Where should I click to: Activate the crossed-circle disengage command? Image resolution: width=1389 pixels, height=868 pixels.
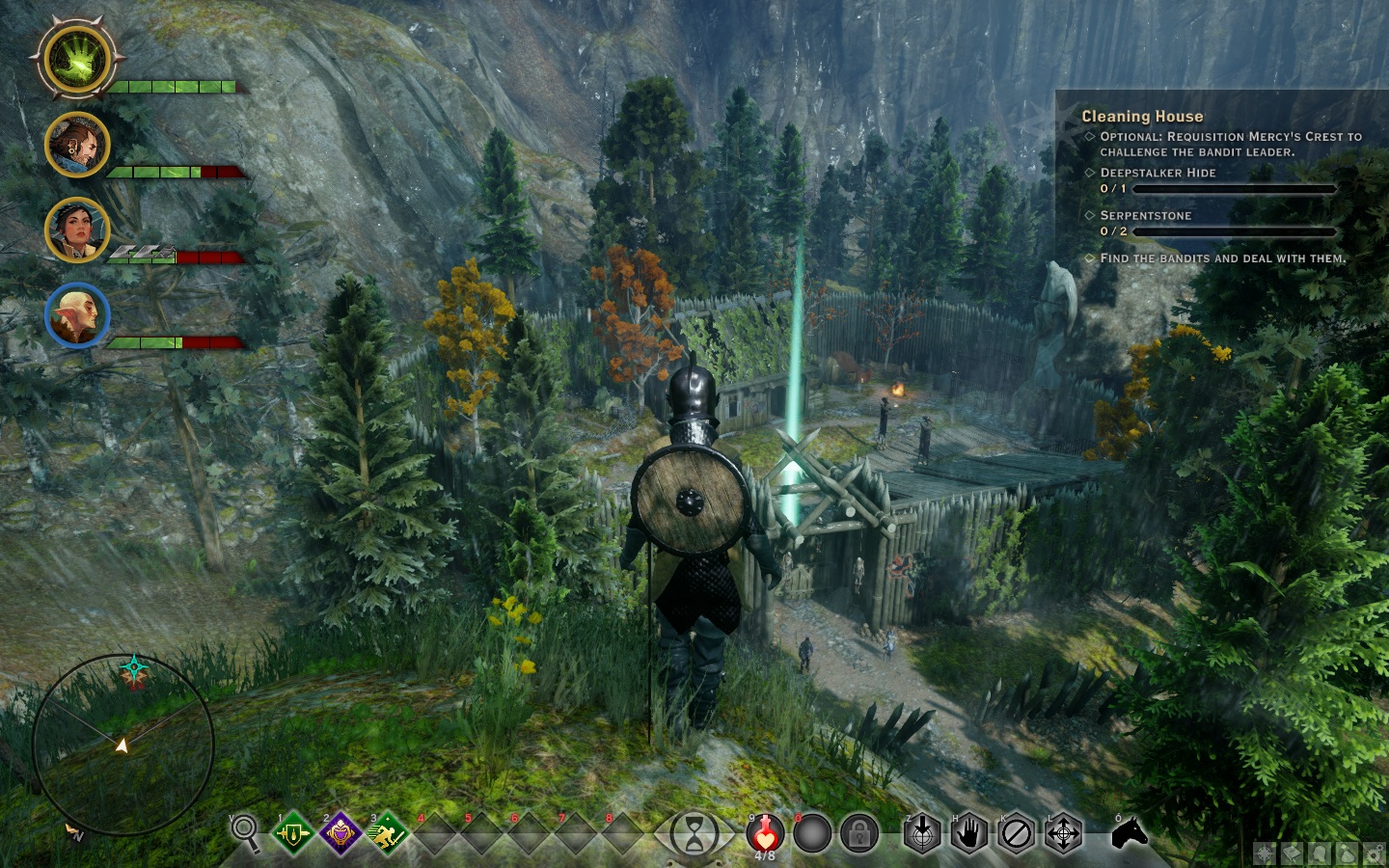coord(1016,833)
